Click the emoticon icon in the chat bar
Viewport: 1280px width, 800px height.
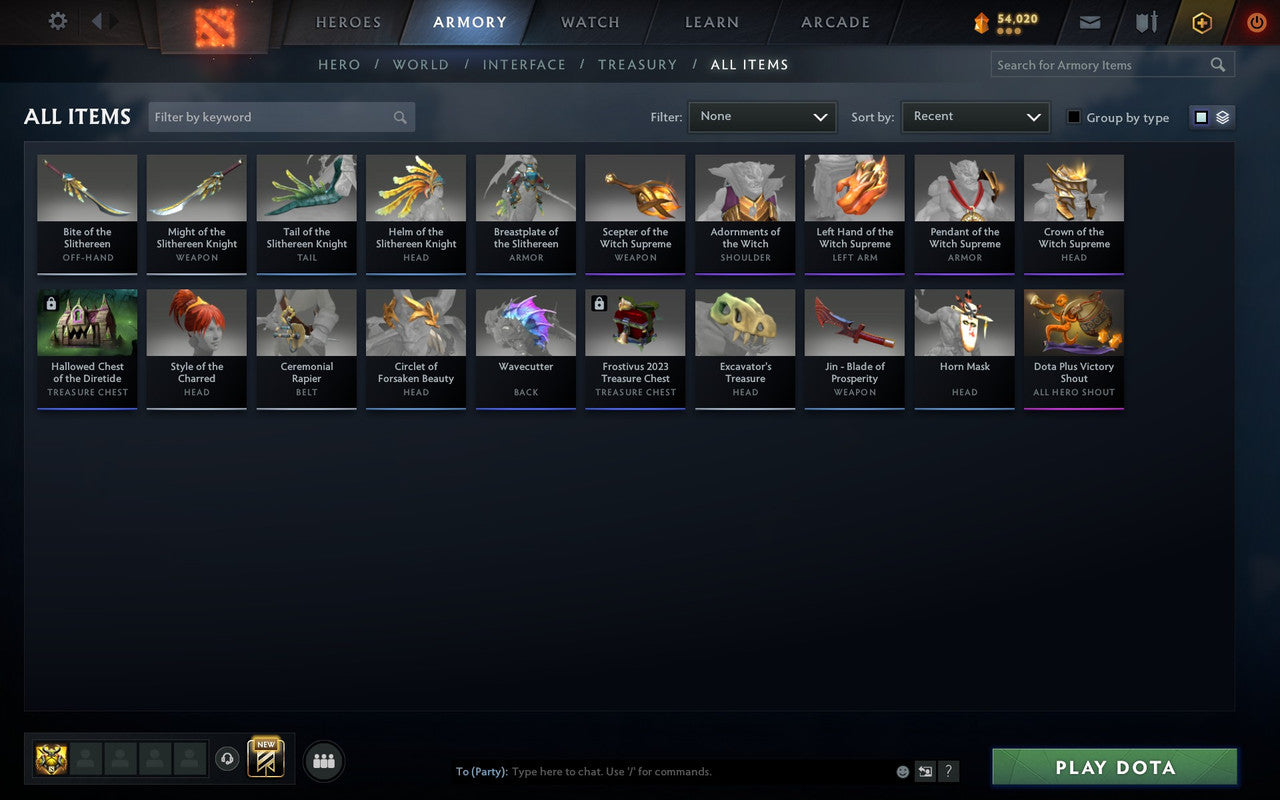click(x=901, y=771)
